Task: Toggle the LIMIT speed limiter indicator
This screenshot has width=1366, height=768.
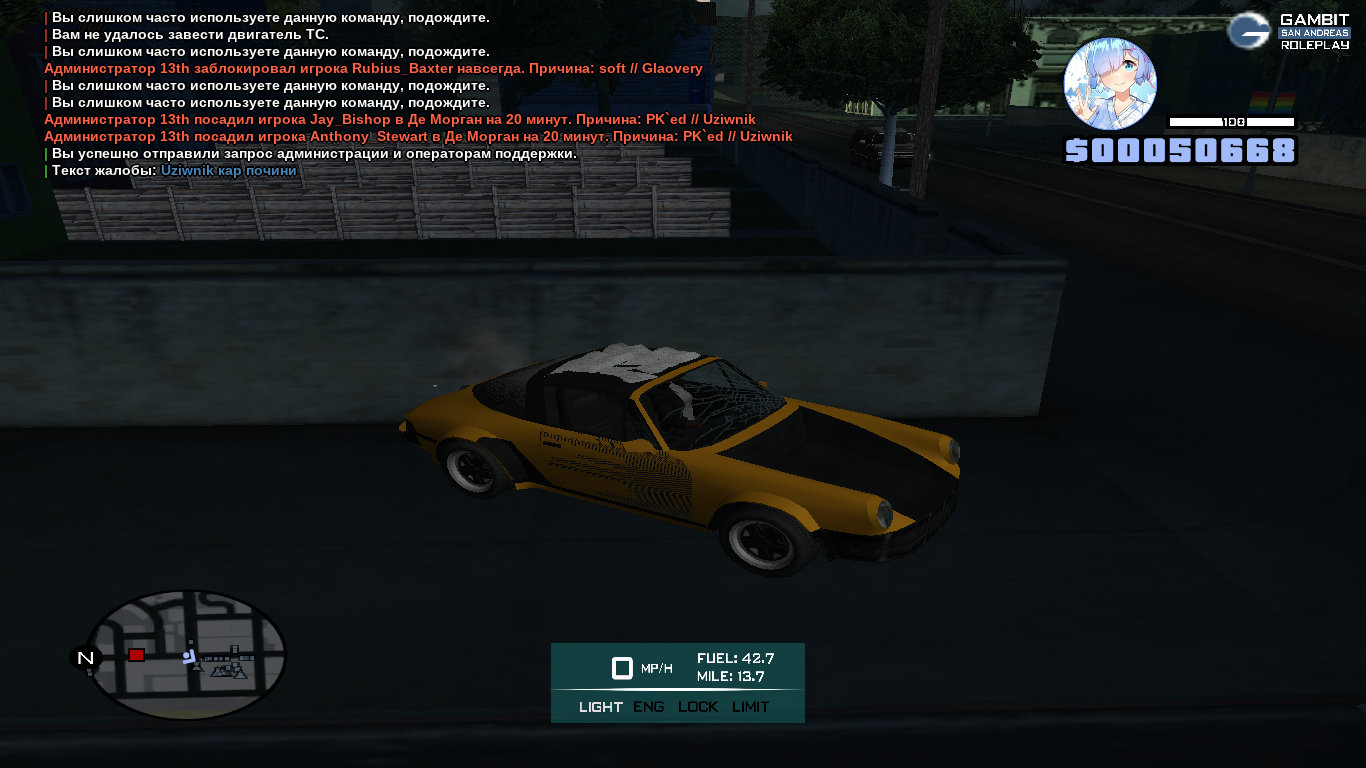Action: coord(750,707)
